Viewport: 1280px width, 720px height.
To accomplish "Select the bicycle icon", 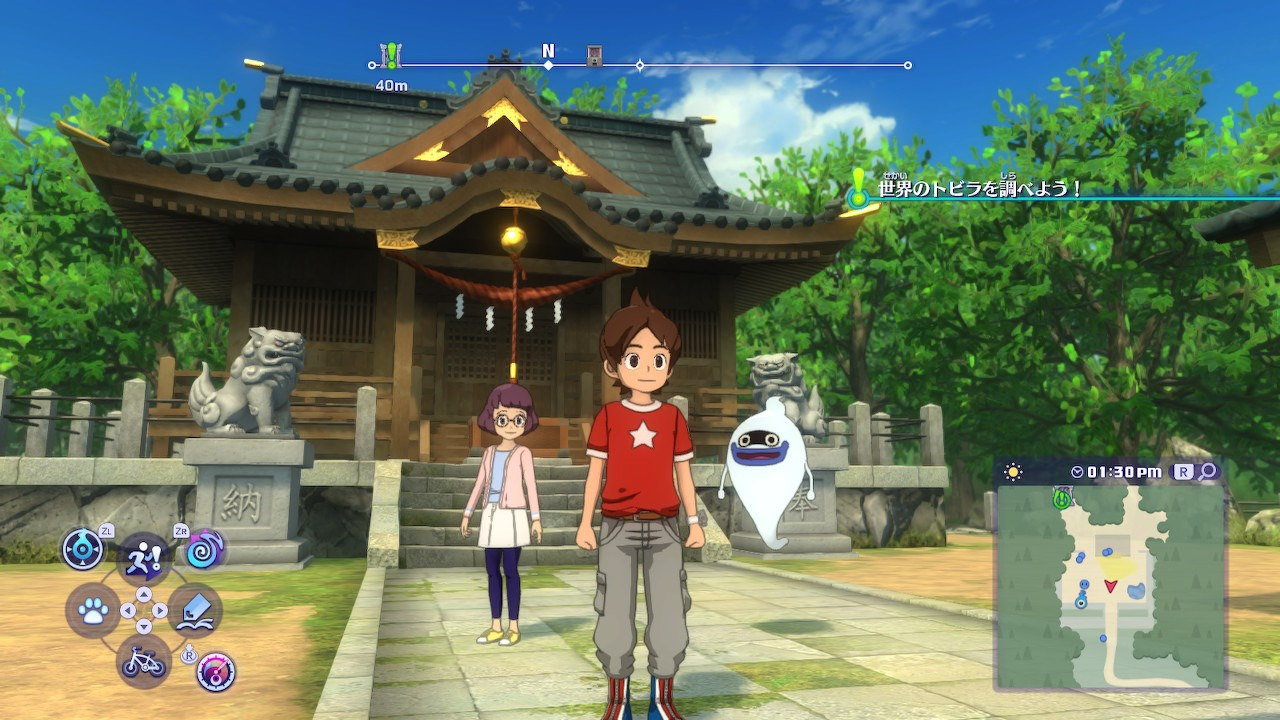I will tap(143, 661).
